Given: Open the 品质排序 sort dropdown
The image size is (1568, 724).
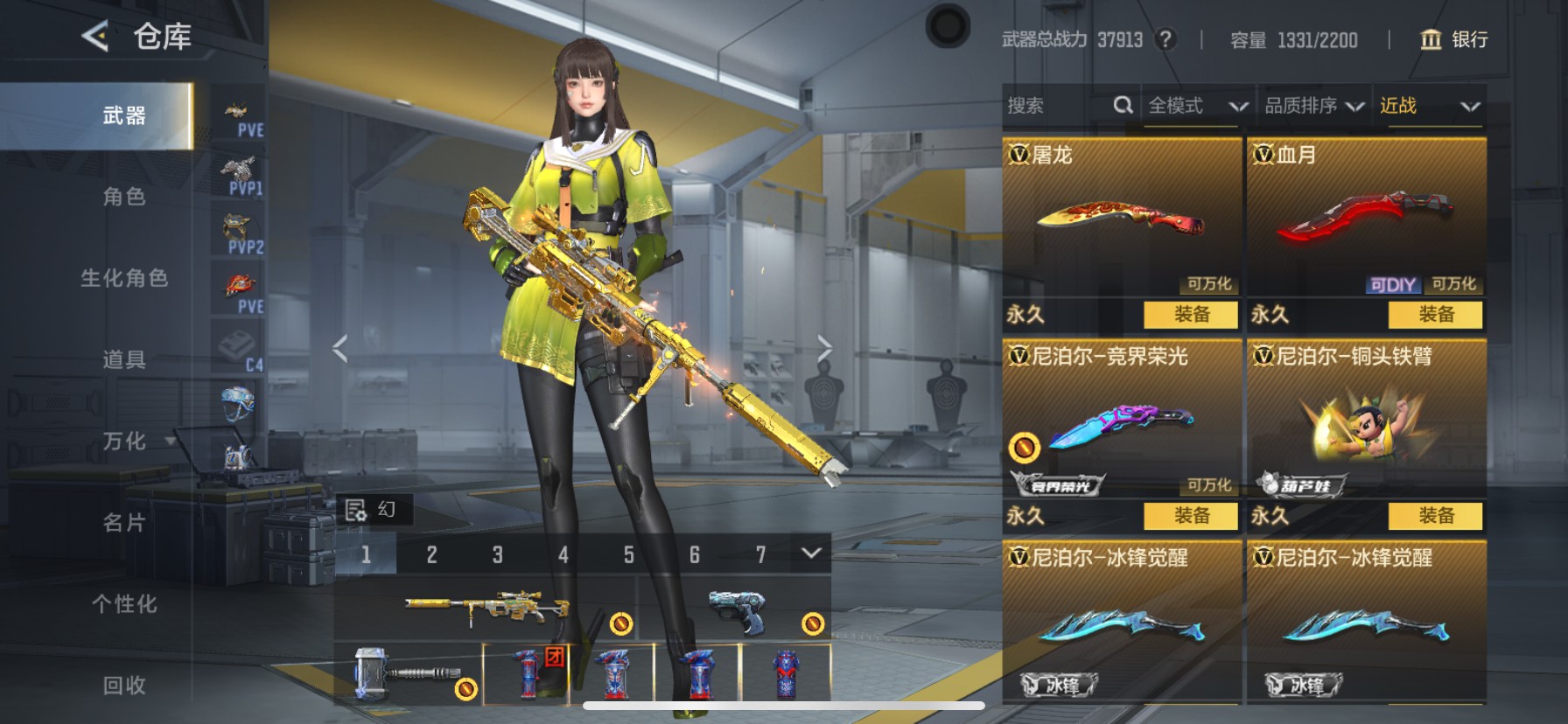Looking at the screenshot, I should pos(1313,106).
